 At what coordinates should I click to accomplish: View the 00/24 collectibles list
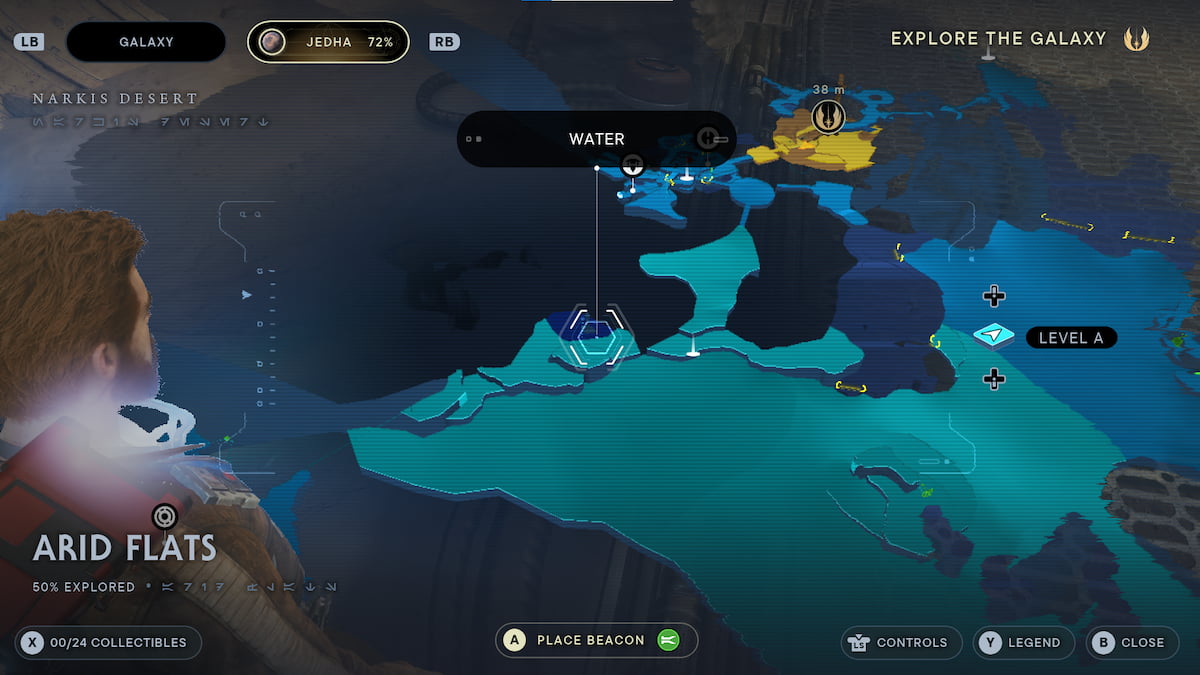[x=108, y=642]
